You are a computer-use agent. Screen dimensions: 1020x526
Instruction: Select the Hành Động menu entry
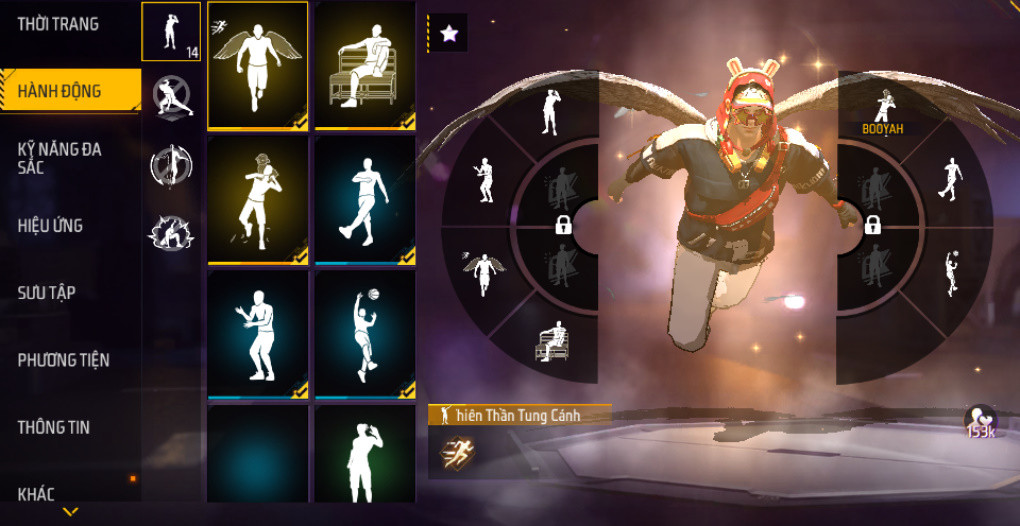pos(60,91)
